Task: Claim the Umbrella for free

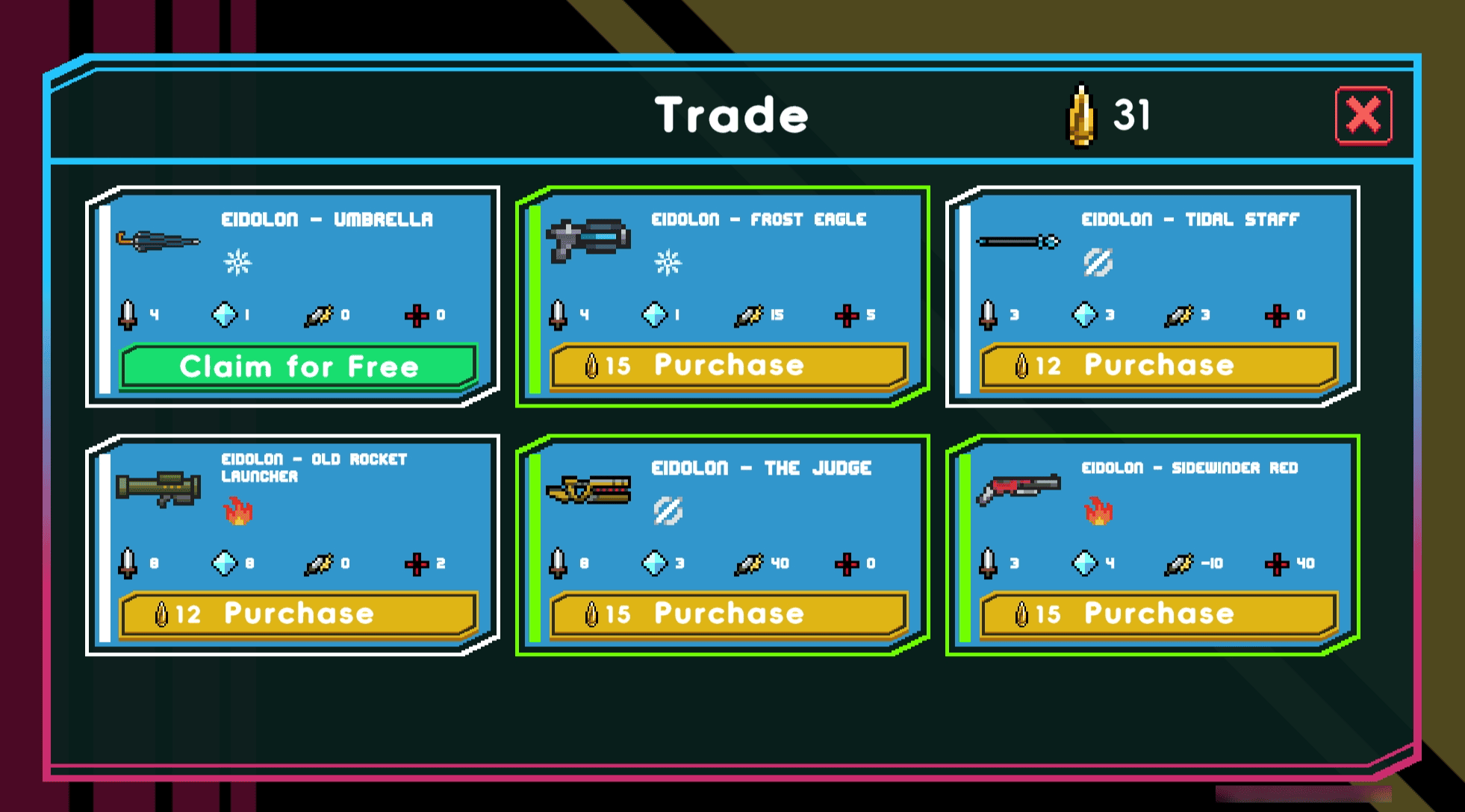Action: pos(299,366)
